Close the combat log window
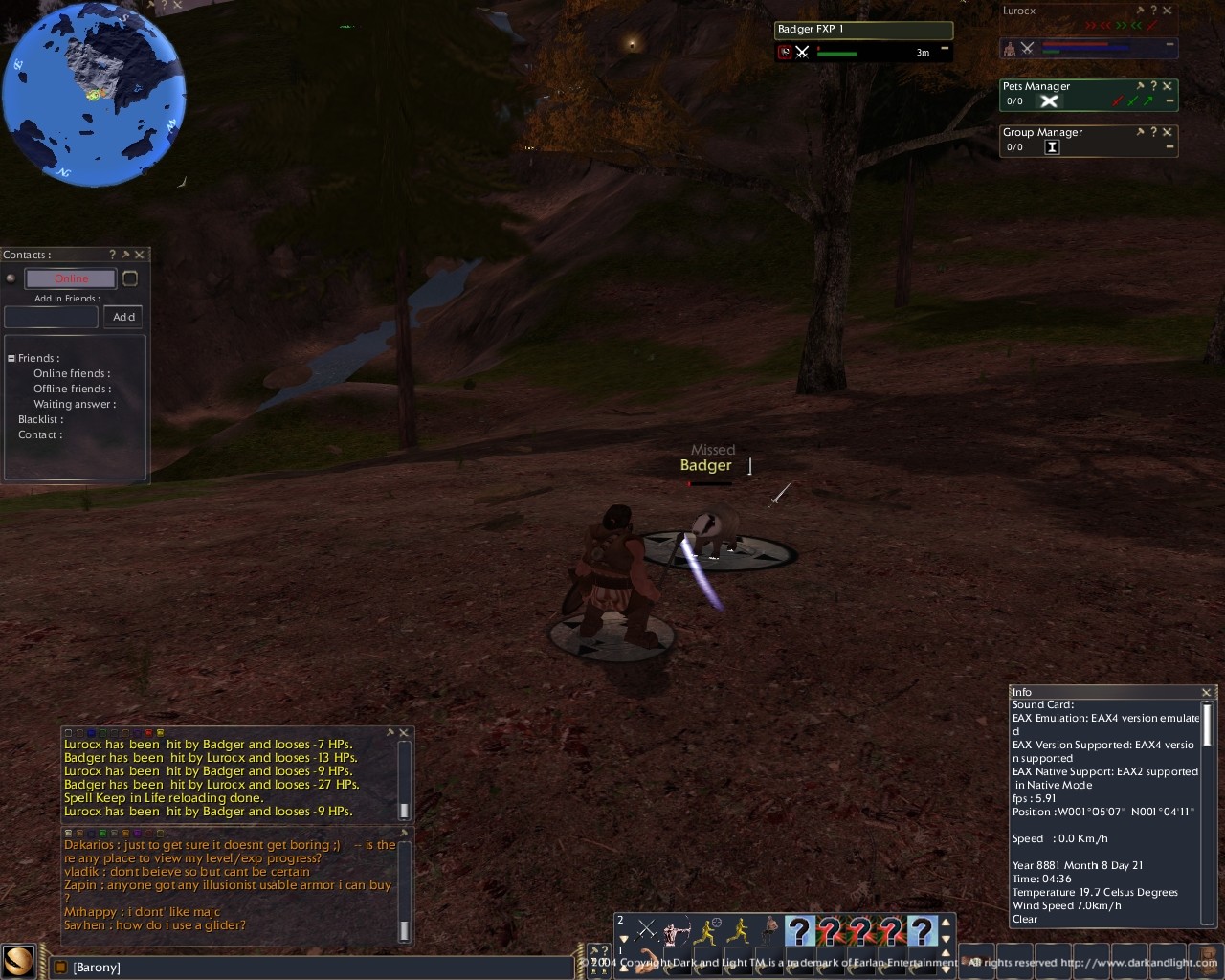The width and height of the screenshot is (1225, 980). (404, 732)
